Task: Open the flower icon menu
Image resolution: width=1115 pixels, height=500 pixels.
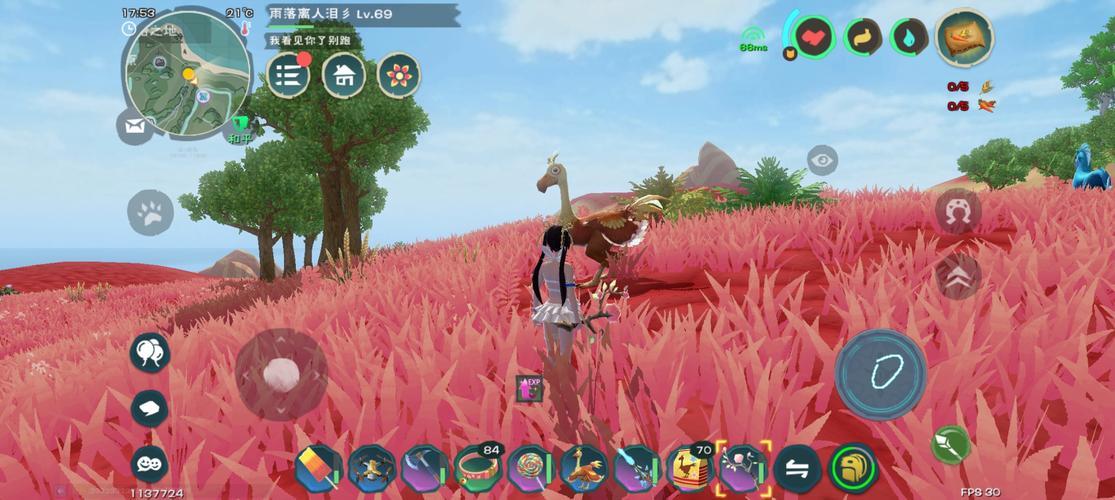Action: click(x=398, y=75)
